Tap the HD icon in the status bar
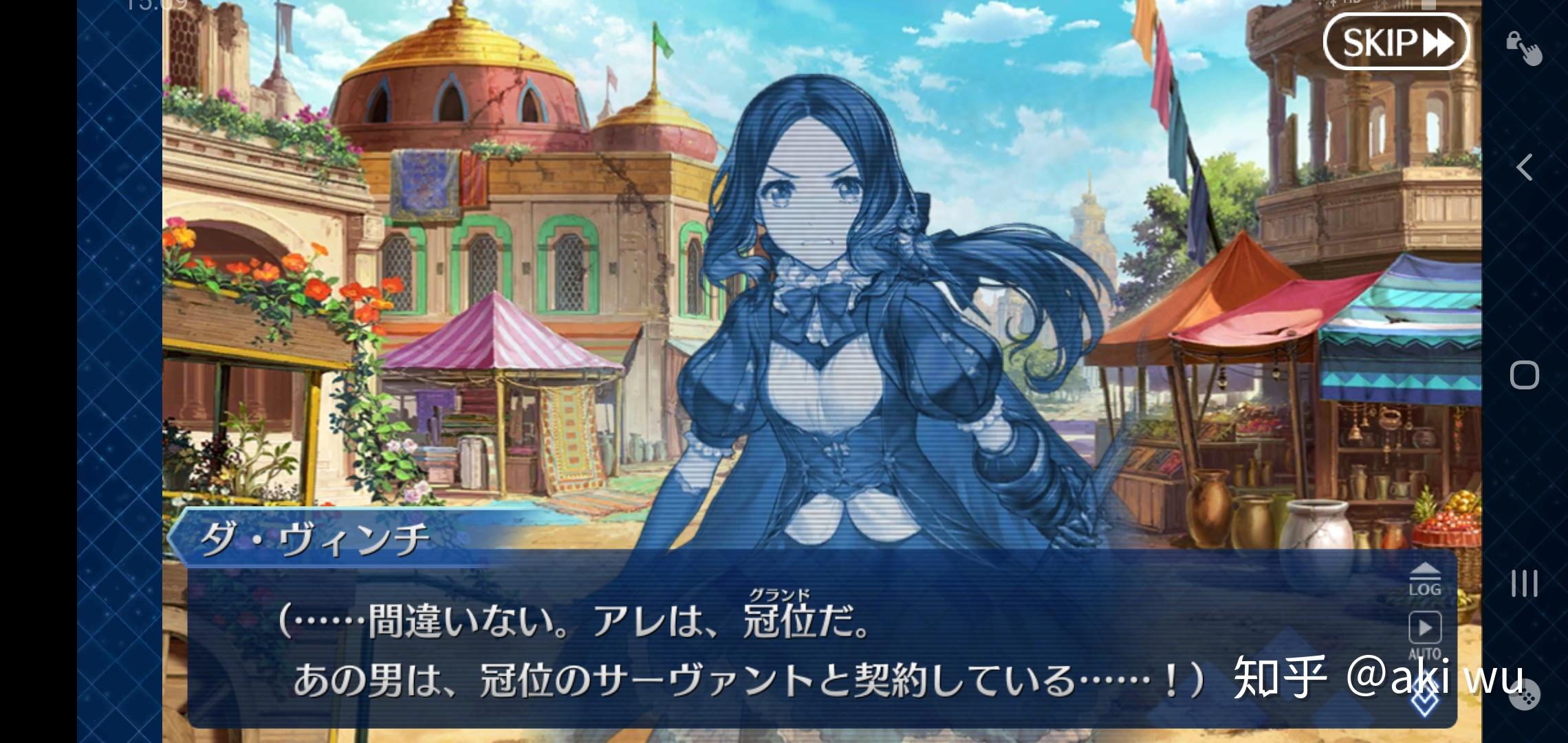Screen dimensions: 1568x743 coord(1349,4)
